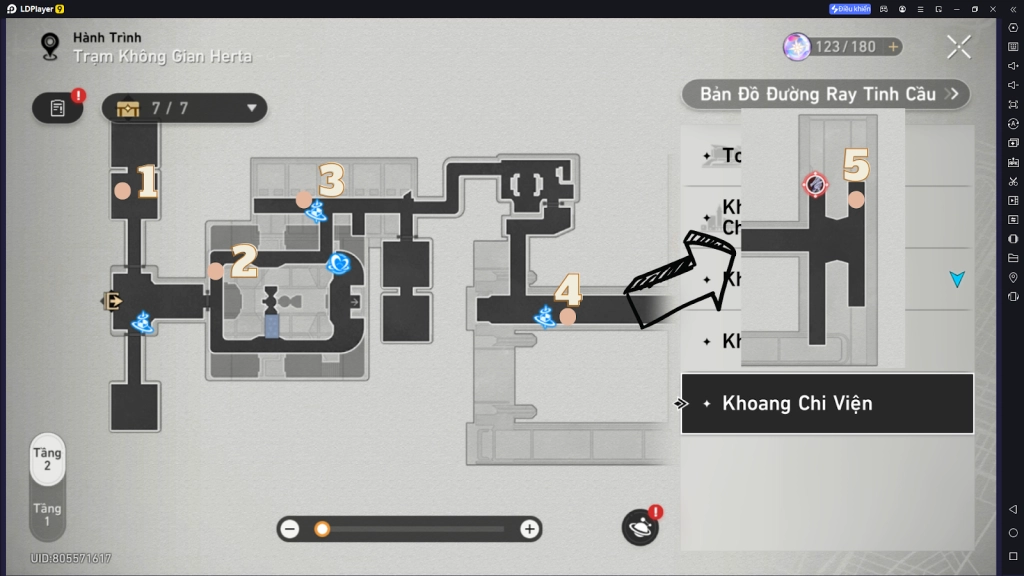Click the exit door icon on the map's left
The width and height of the screenshot is (1024, 576).
coord(112,300)
